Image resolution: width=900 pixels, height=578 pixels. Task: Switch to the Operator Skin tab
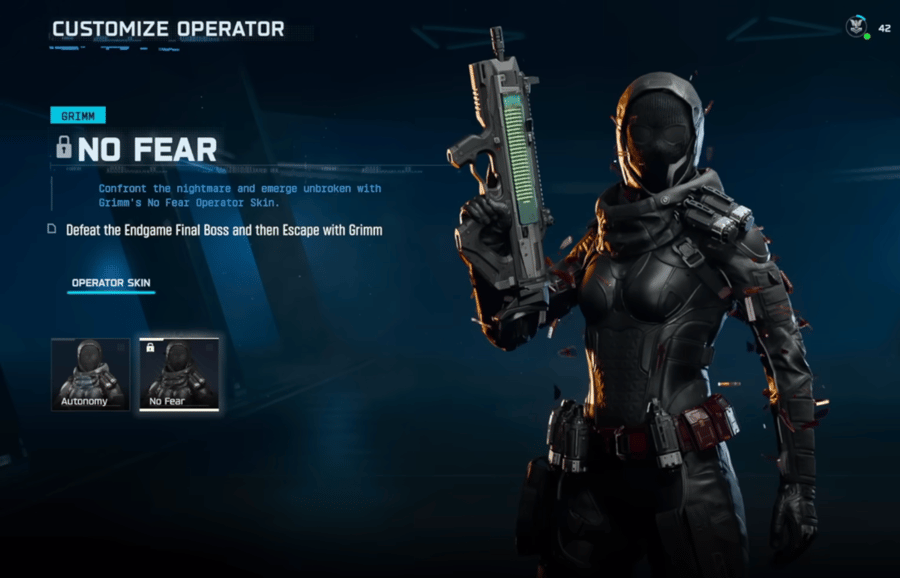tap(111, 283)
